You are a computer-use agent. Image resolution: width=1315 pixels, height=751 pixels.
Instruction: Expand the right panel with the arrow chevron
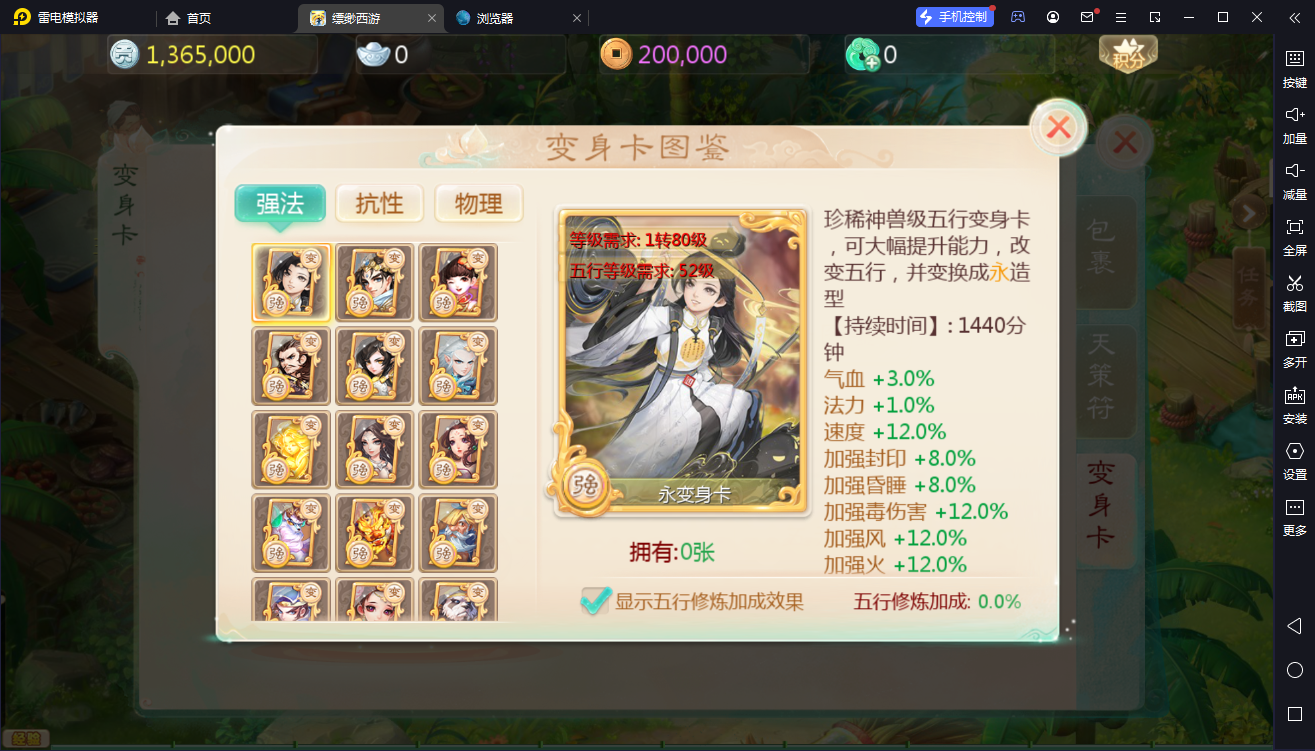point(1249,213)
